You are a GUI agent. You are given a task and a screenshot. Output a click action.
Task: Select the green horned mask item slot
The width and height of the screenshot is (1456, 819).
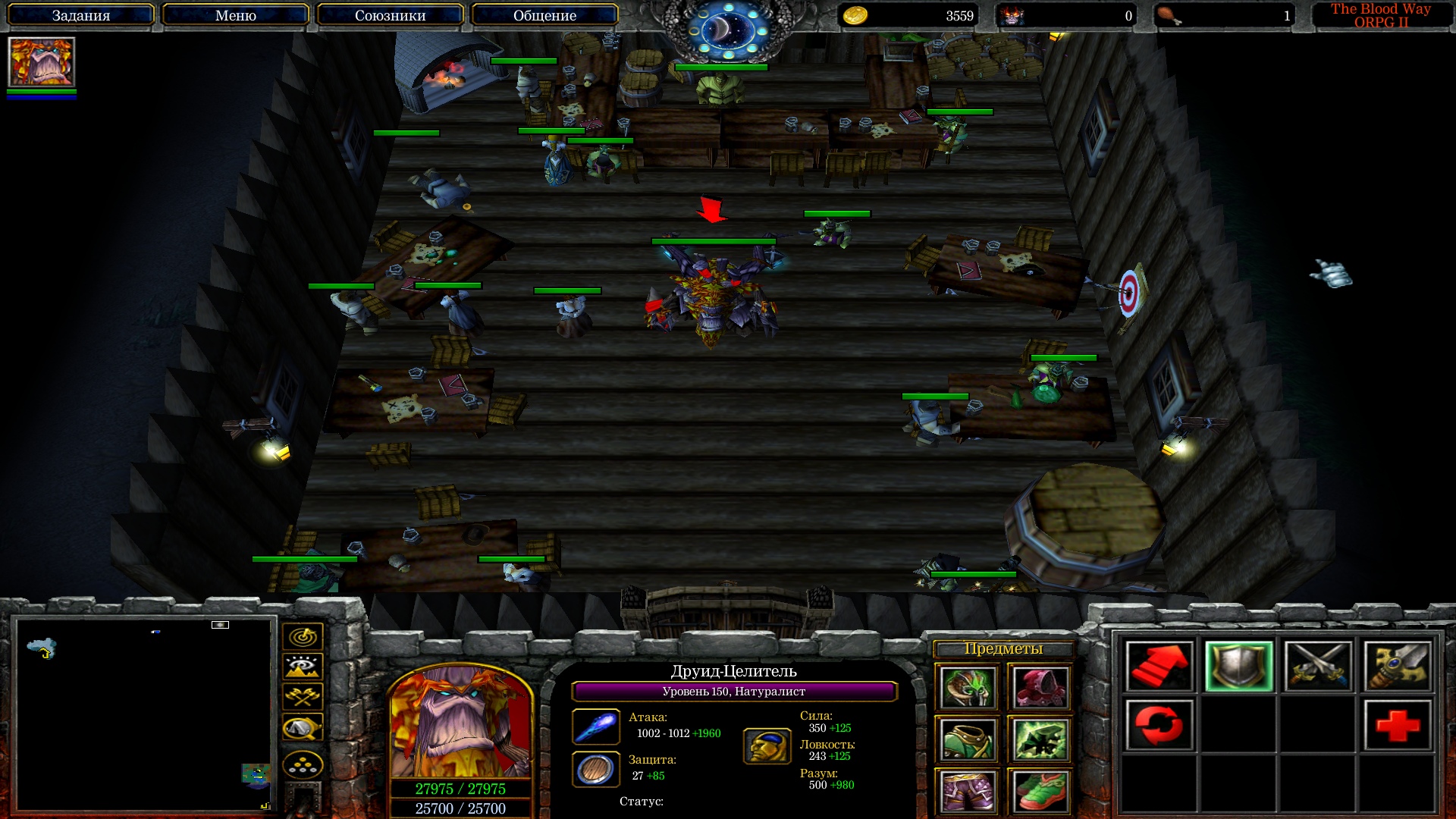(x=967, y=687)
